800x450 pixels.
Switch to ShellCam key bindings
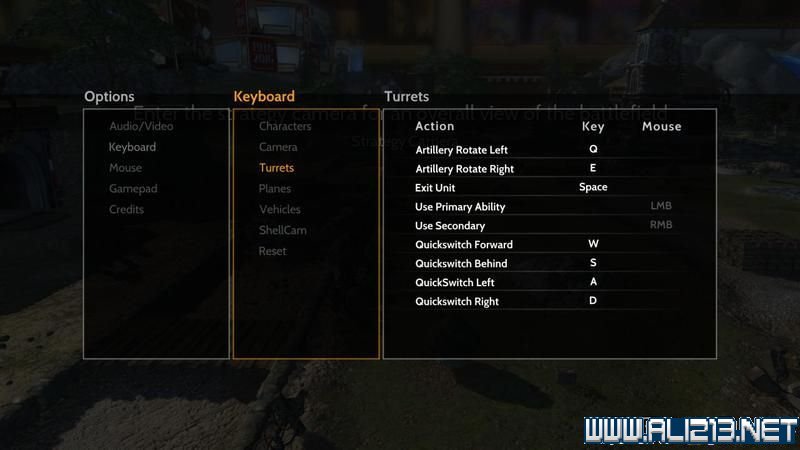coord(283,231)
